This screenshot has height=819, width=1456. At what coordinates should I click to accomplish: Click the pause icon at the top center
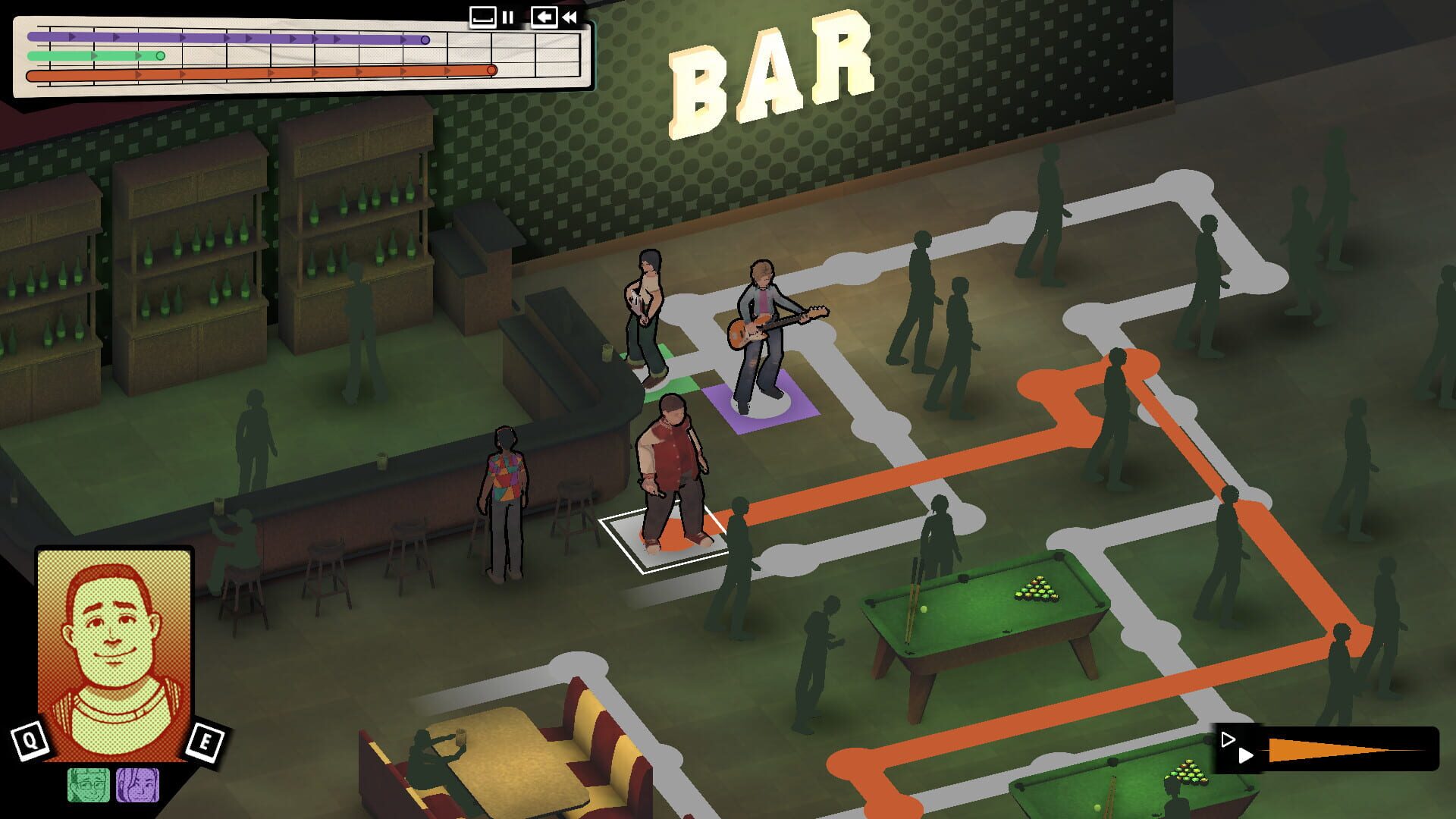[x=507, y=17]
